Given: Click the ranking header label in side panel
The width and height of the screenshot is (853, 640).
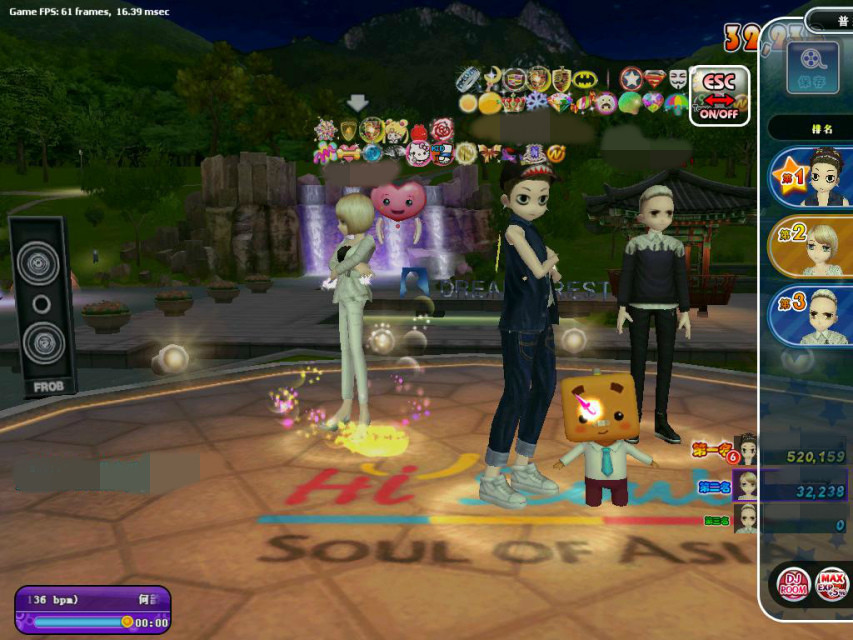Looking at the screenshot, I should tap(812, 128).
